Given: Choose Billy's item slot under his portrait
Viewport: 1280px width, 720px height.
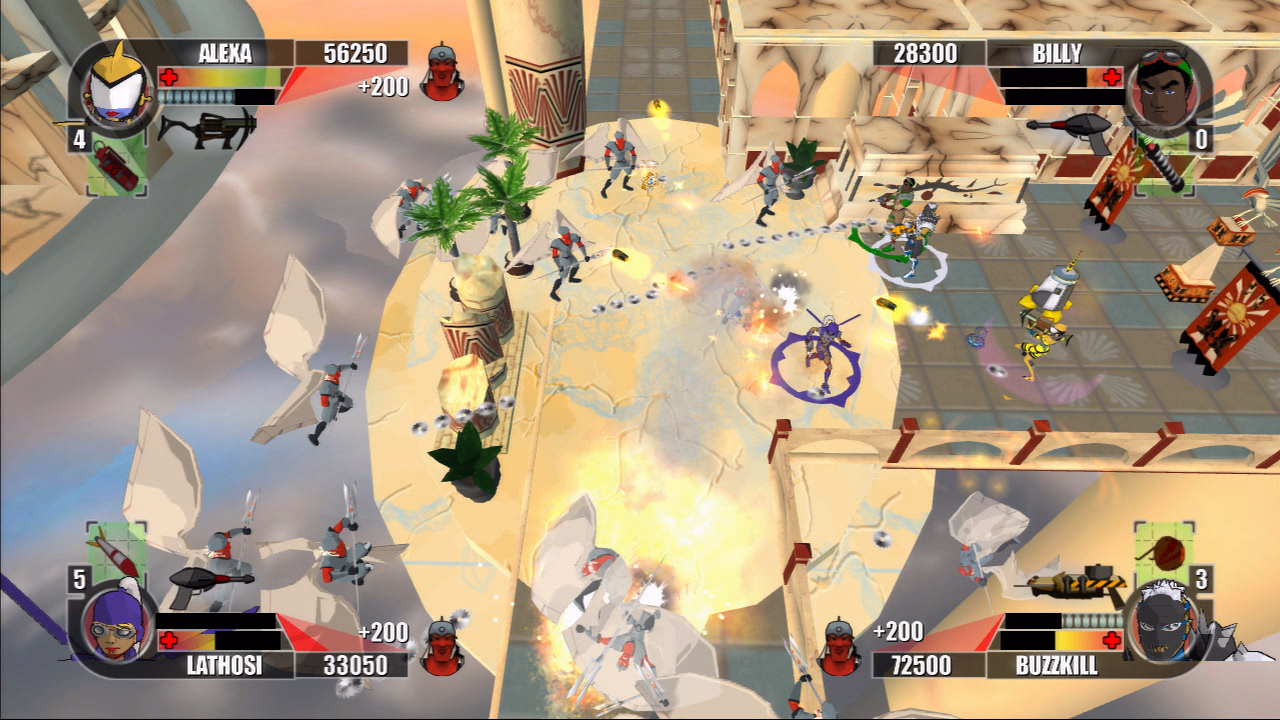Looking at the screenshot, I should point(1164,165).
